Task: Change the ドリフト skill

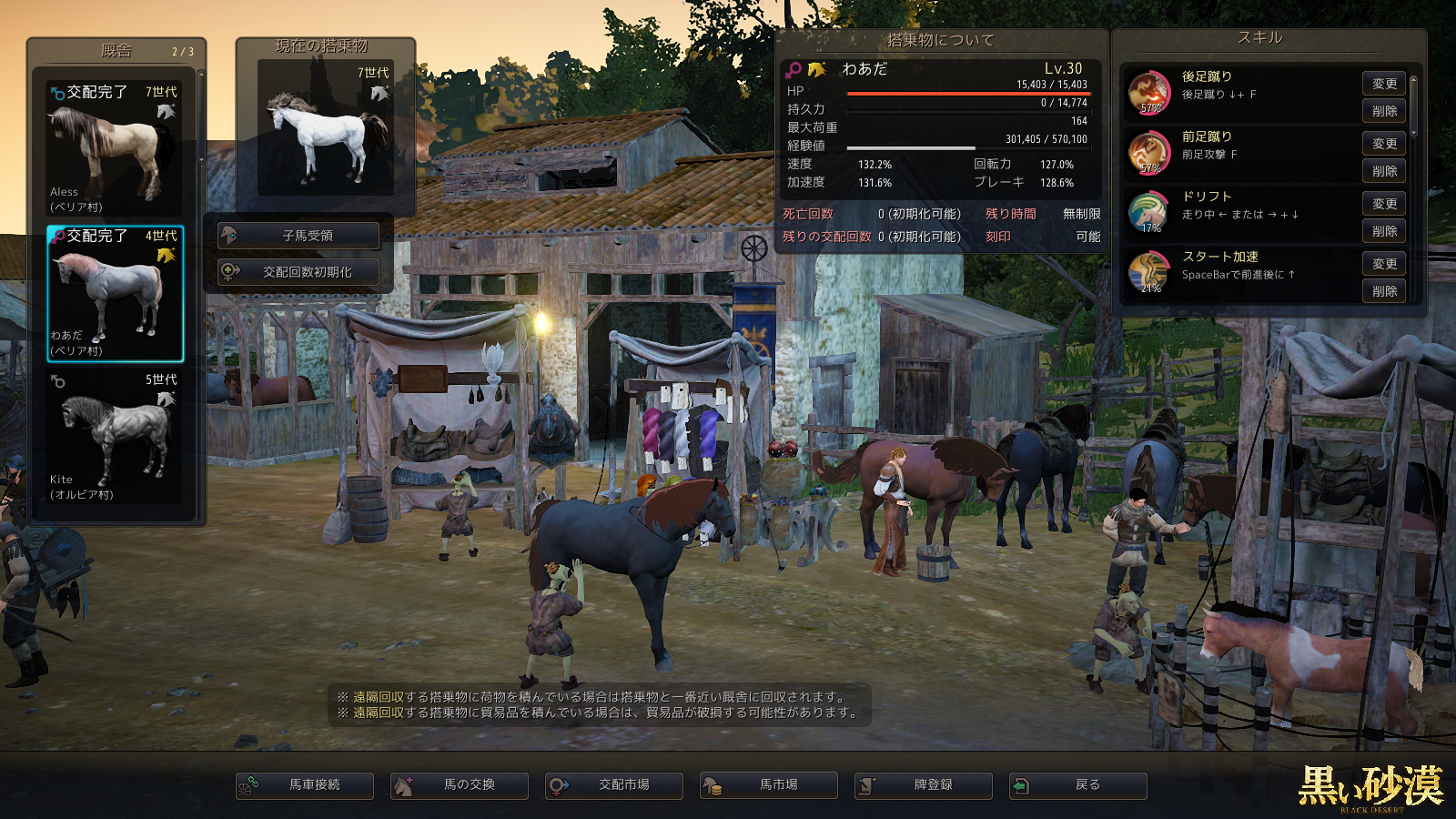Action: (1384, 204)
